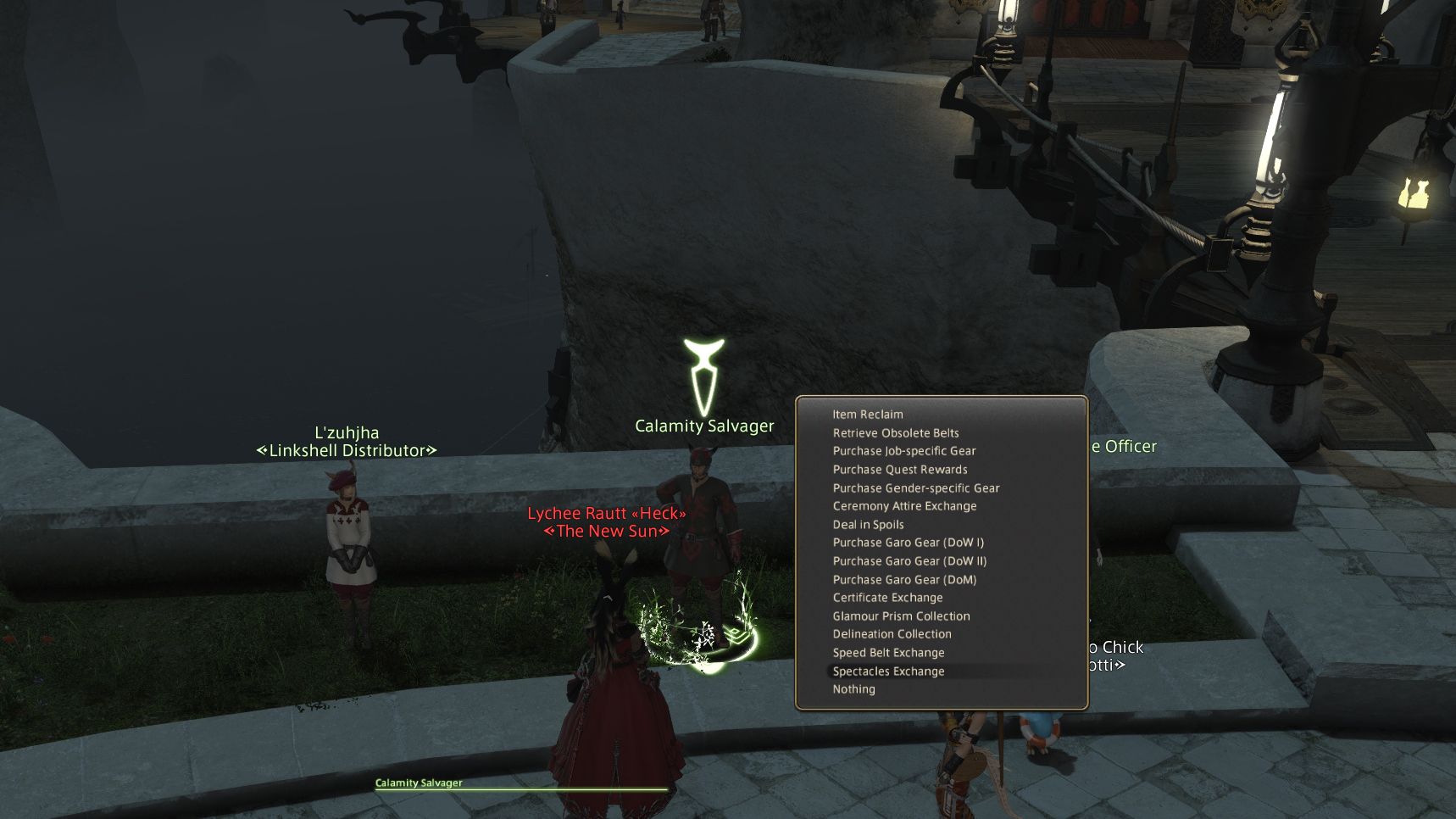Open Ceremony Attire Exchange
1456x819 pixels.
tap(904, 506)
